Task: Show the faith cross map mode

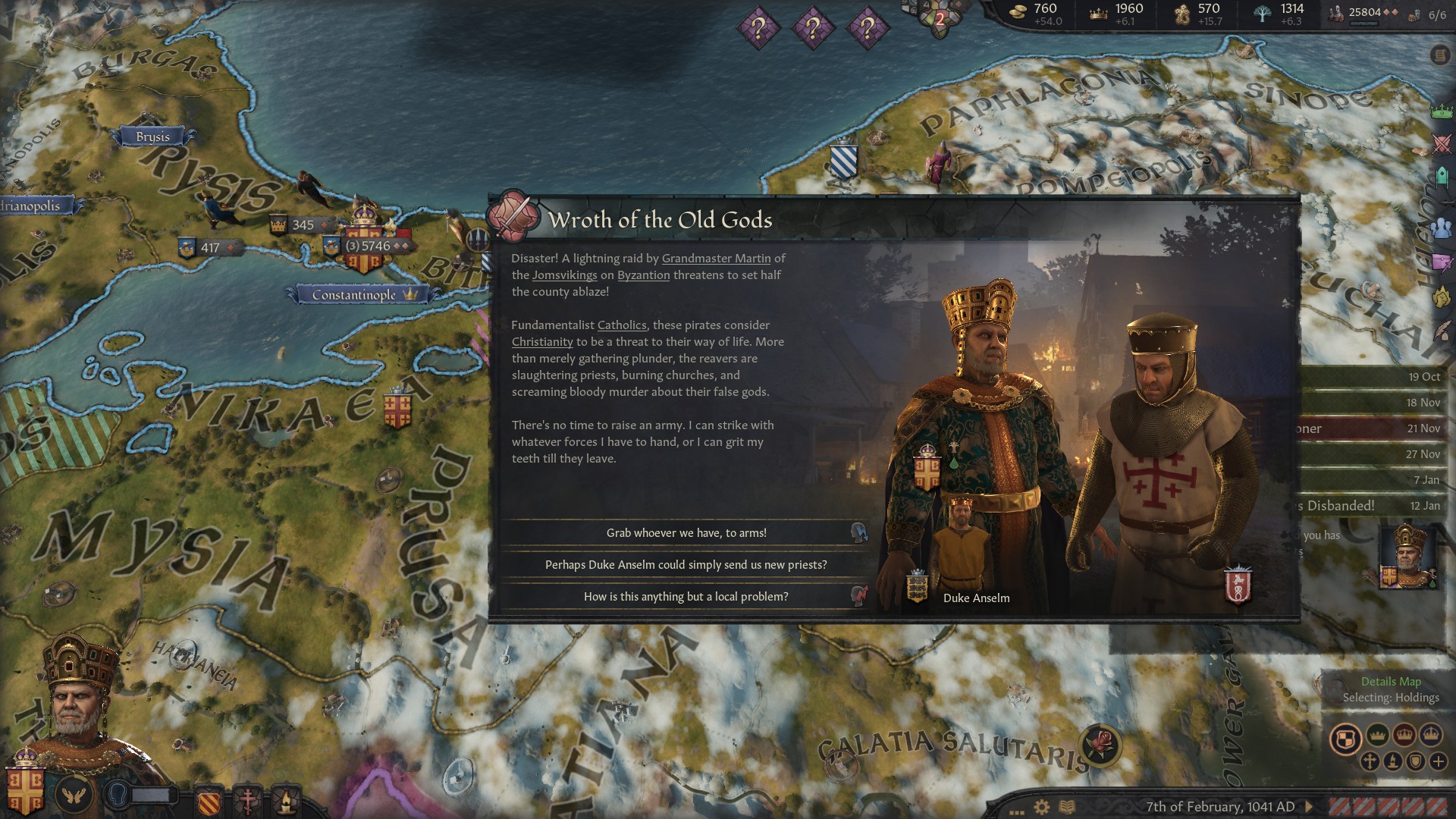Action: click(1370, 761)
